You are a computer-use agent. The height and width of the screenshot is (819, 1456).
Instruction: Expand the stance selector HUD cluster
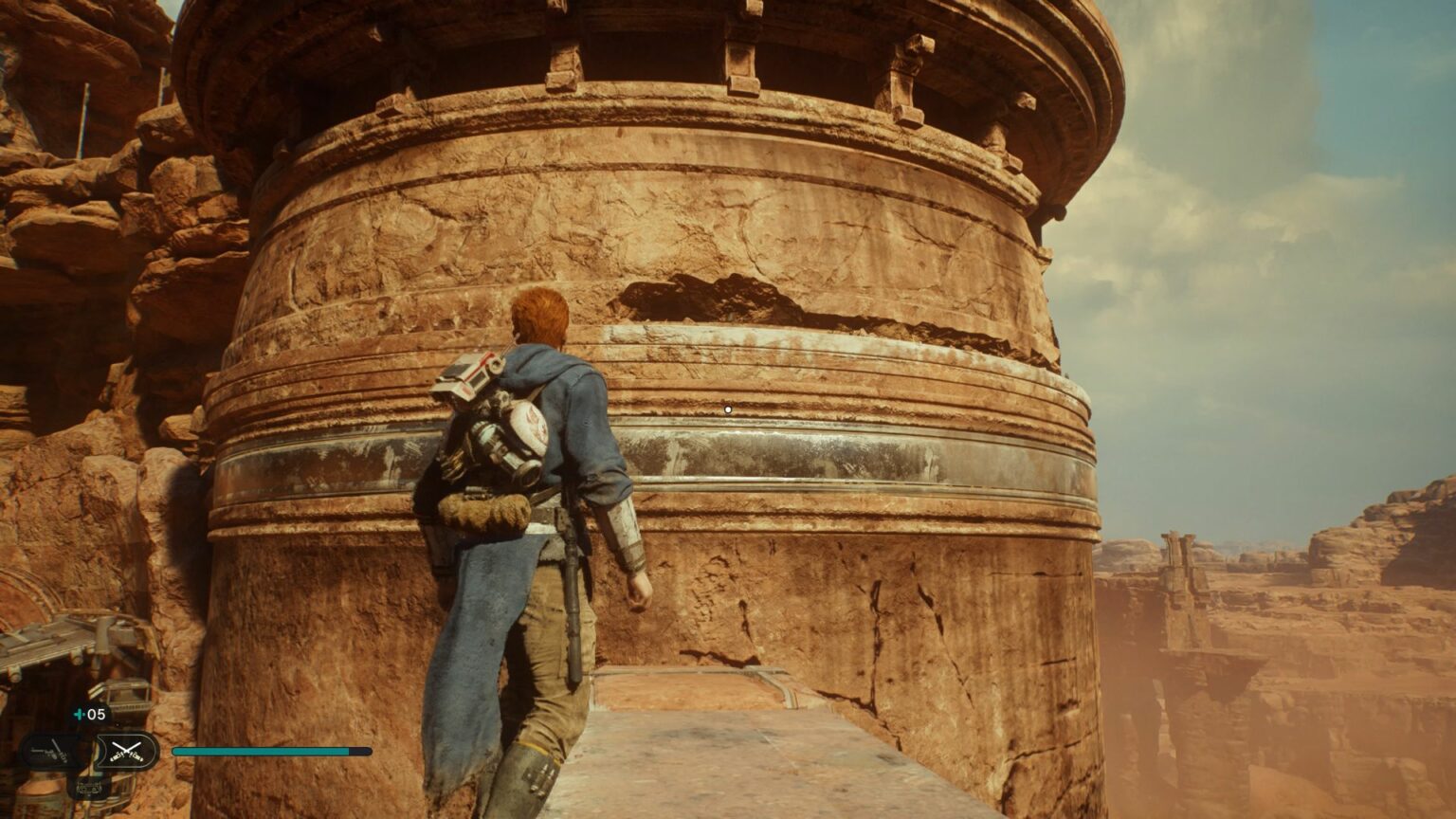pos(90,751)
